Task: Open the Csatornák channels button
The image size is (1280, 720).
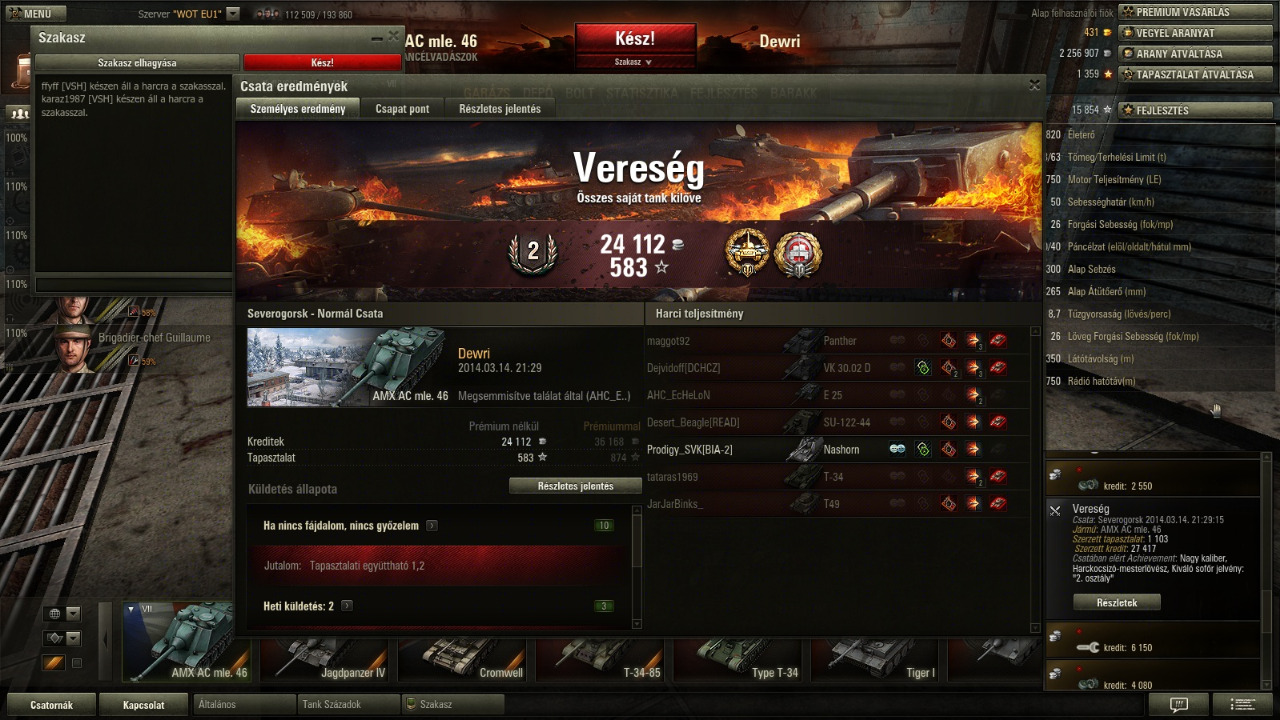Action: 51,705
